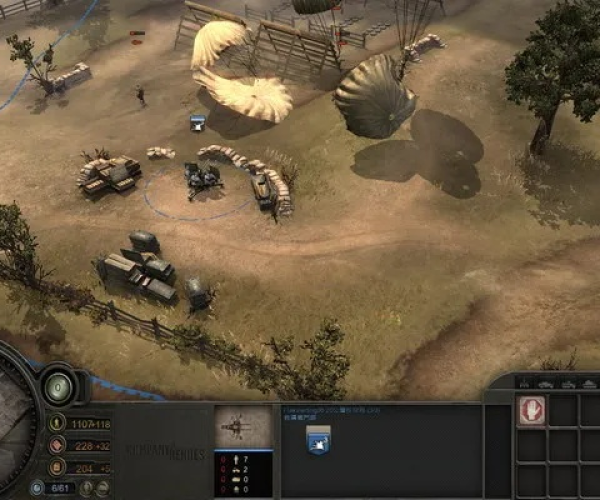Select the blue unit badge floating over the field
The width and height of the screenshot is (600, 500).
coord(198,122)
